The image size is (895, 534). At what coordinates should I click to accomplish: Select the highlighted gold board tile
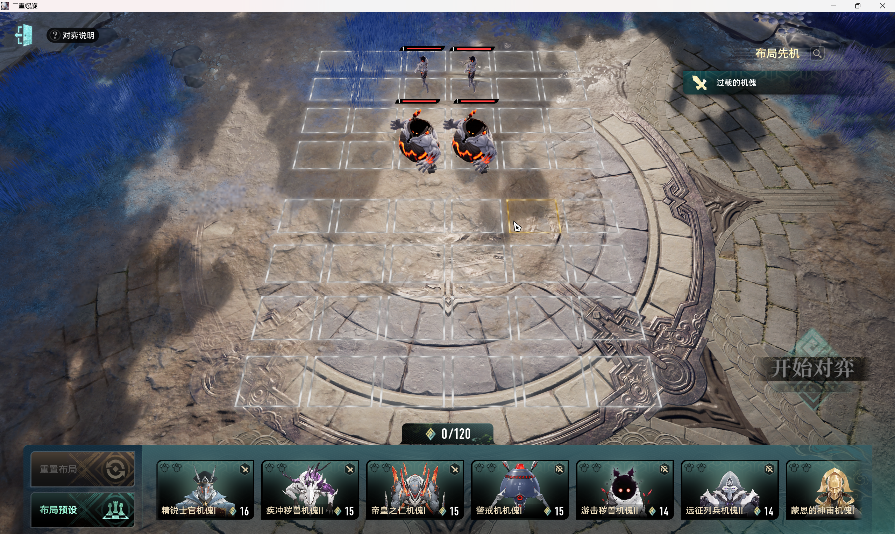point(534,216)
